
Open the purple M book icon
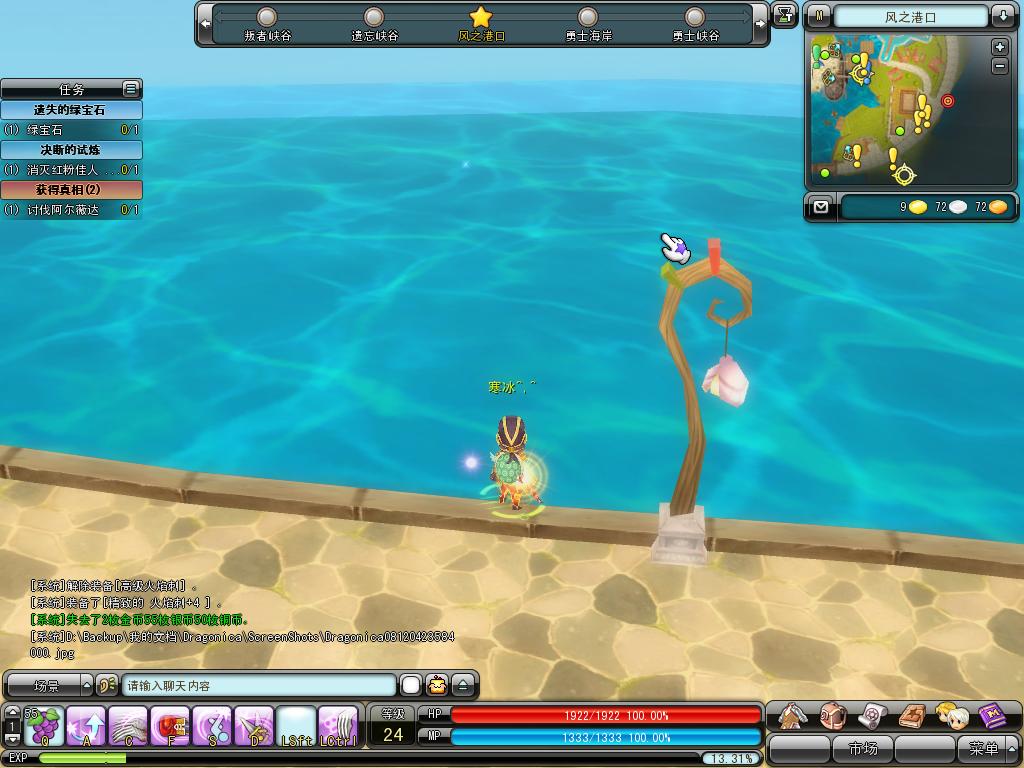992,716
